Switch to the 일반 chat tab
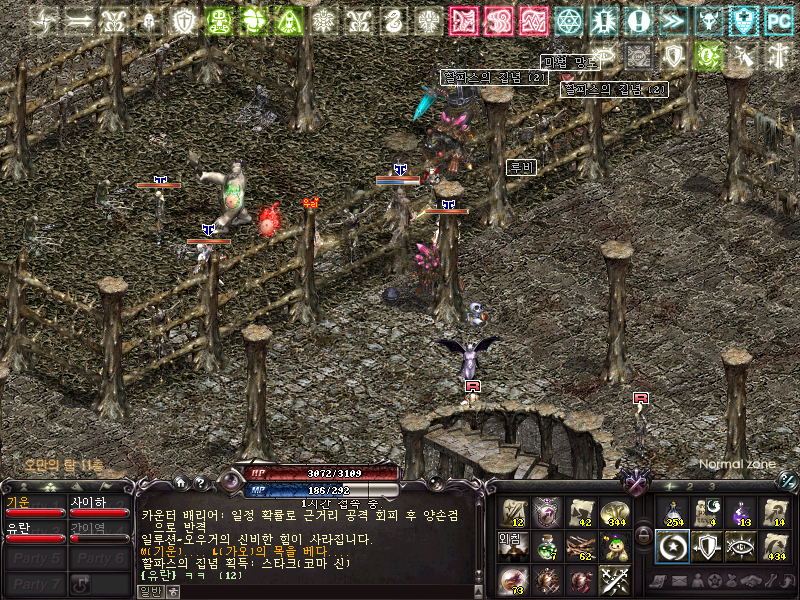Viewport: 800px width, 600px height. pos(150,591)
